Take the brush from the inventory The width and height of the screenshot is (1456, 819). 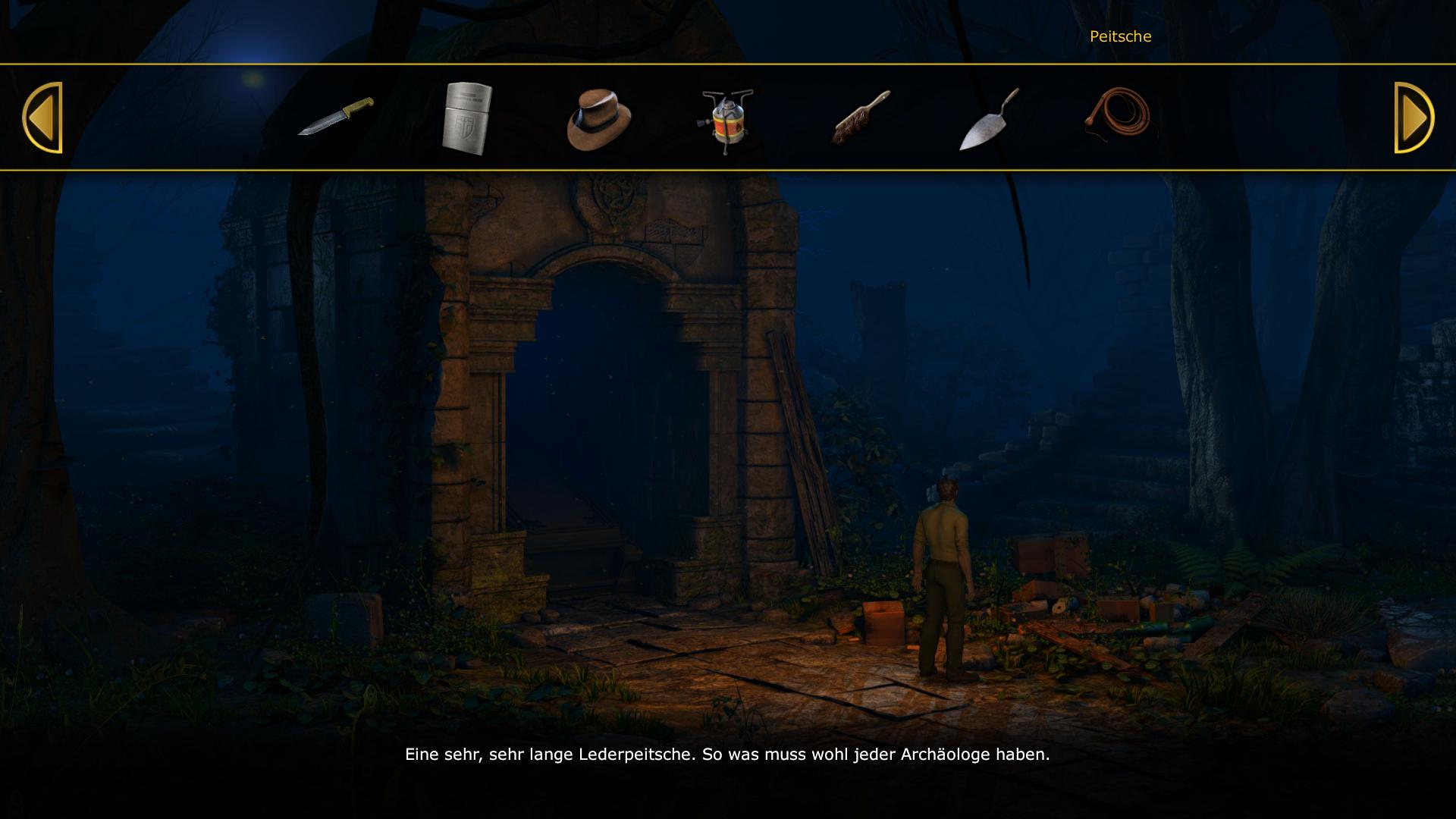click(861, 118)
